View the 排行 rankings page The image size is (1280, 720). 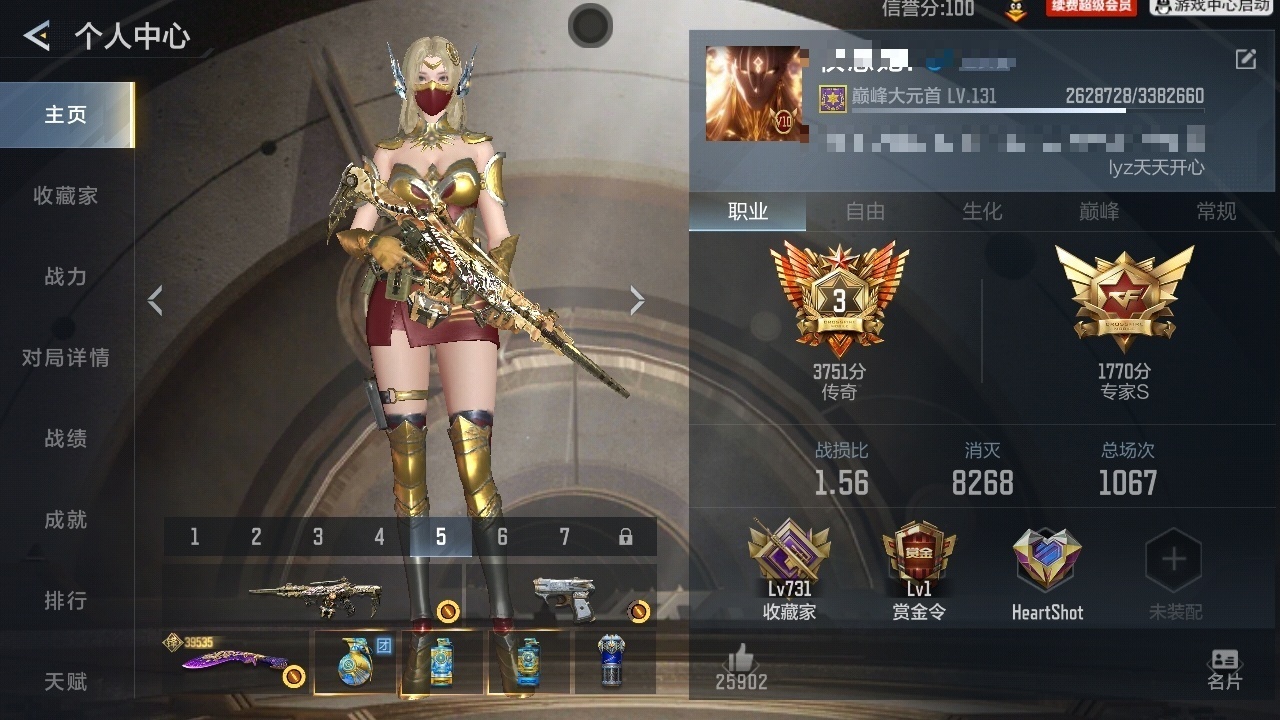66,601
